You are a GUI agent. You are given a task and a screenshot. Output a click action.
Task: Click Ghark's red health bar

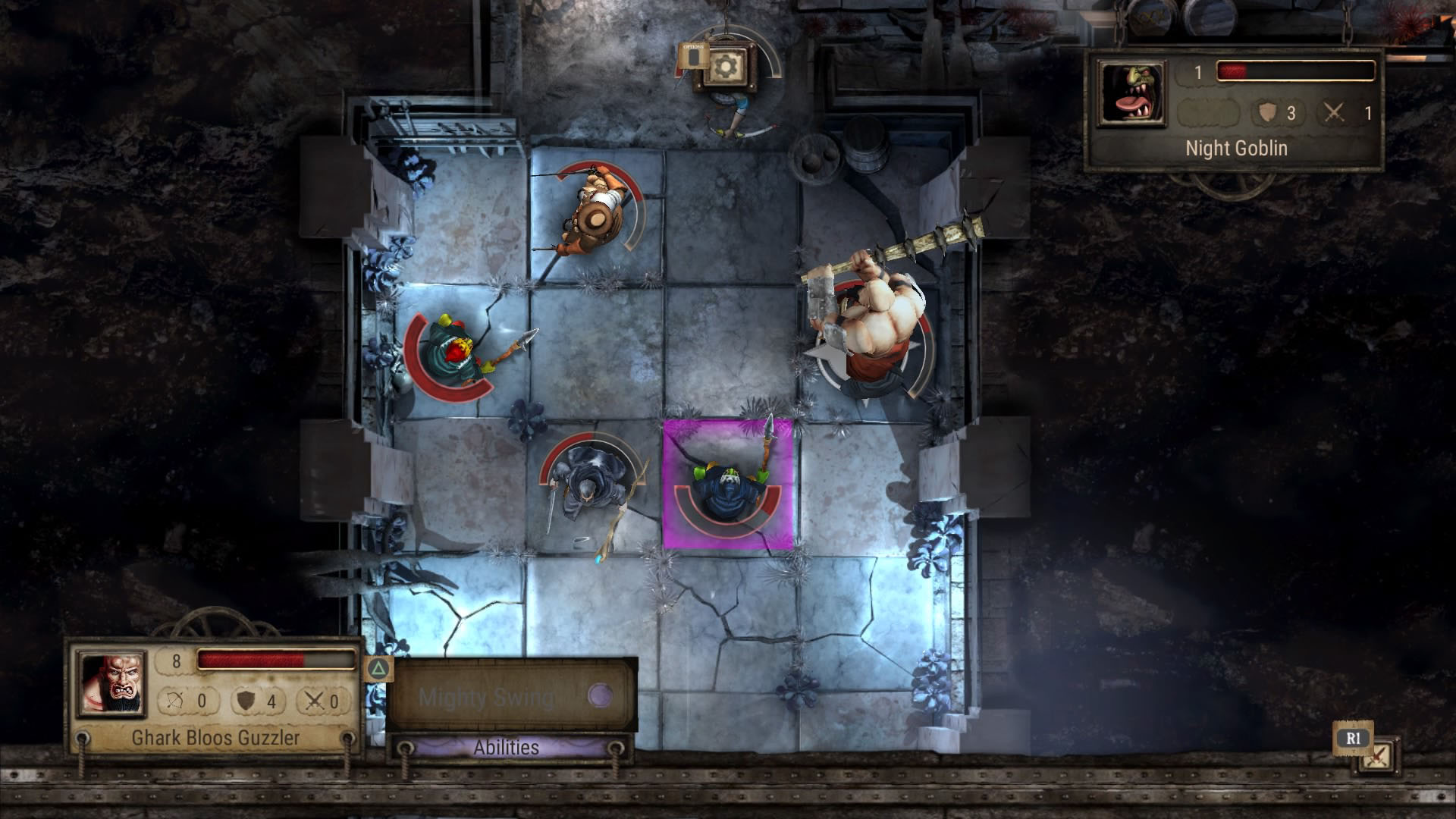251,661
